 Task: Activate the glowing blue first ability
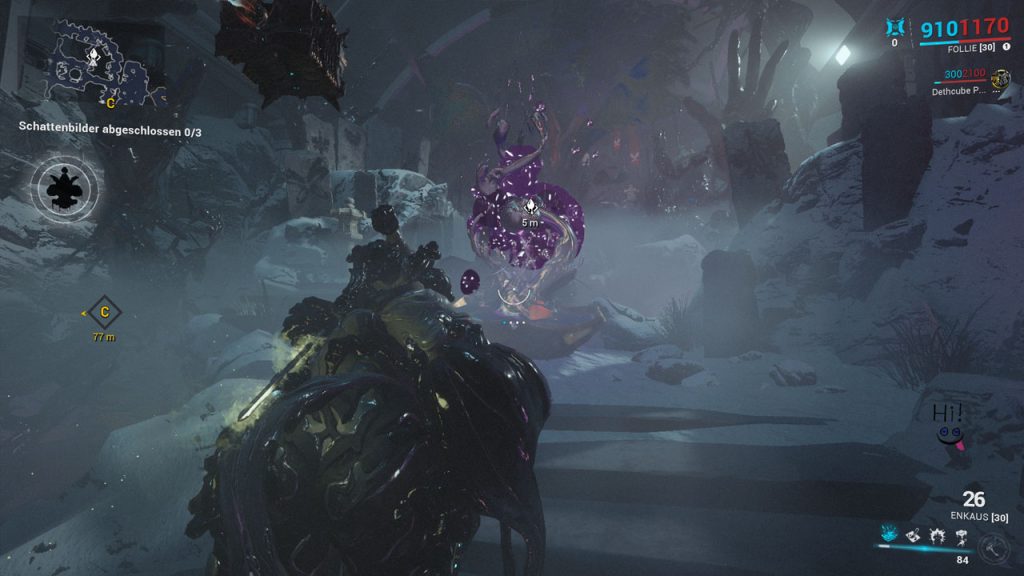[887, 537]
